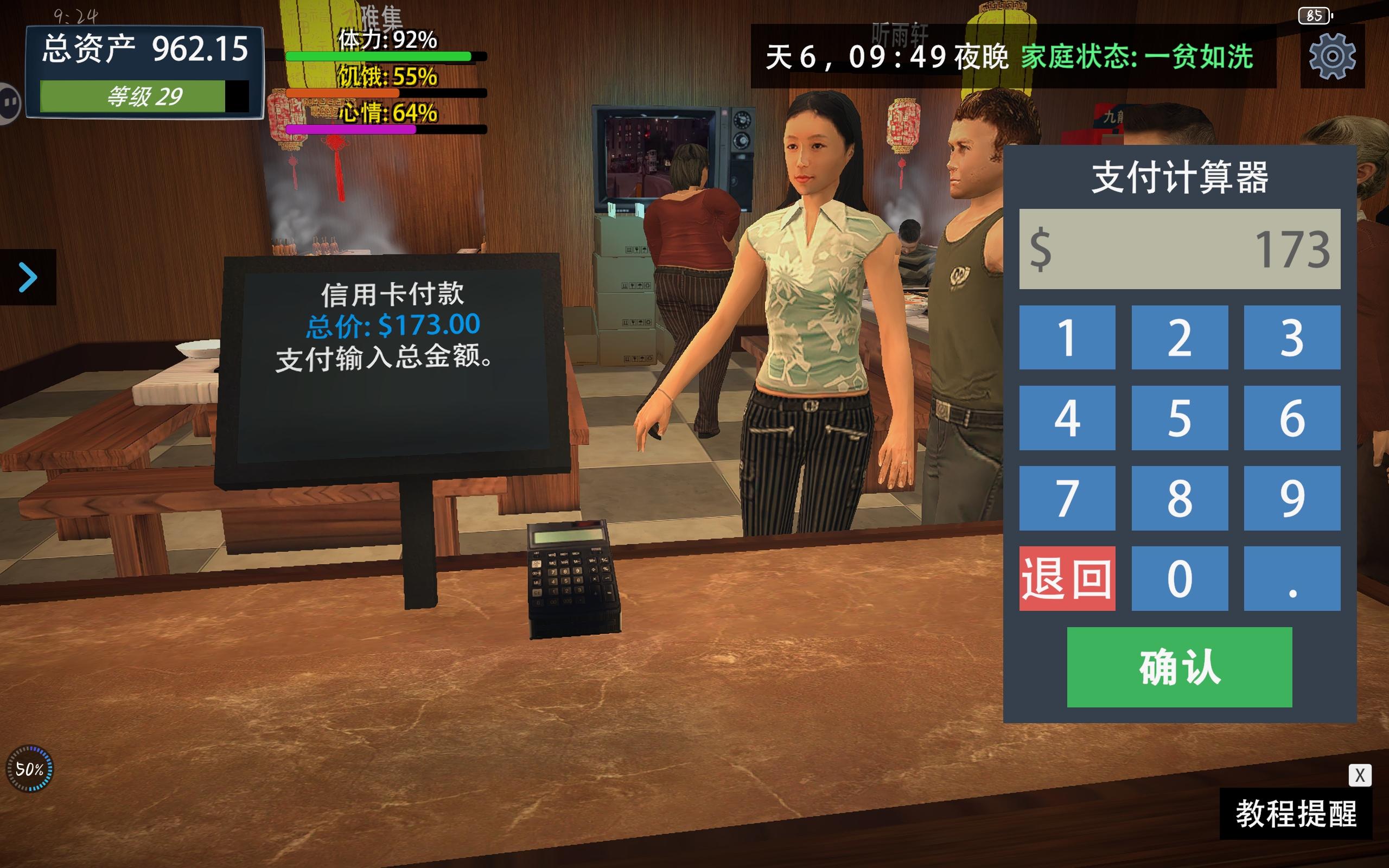The height and width of the screenshot is (868, 1389).
Task: Click the battery indicator showing 85
Action: pyautogui.click(x=1314, y=17)
